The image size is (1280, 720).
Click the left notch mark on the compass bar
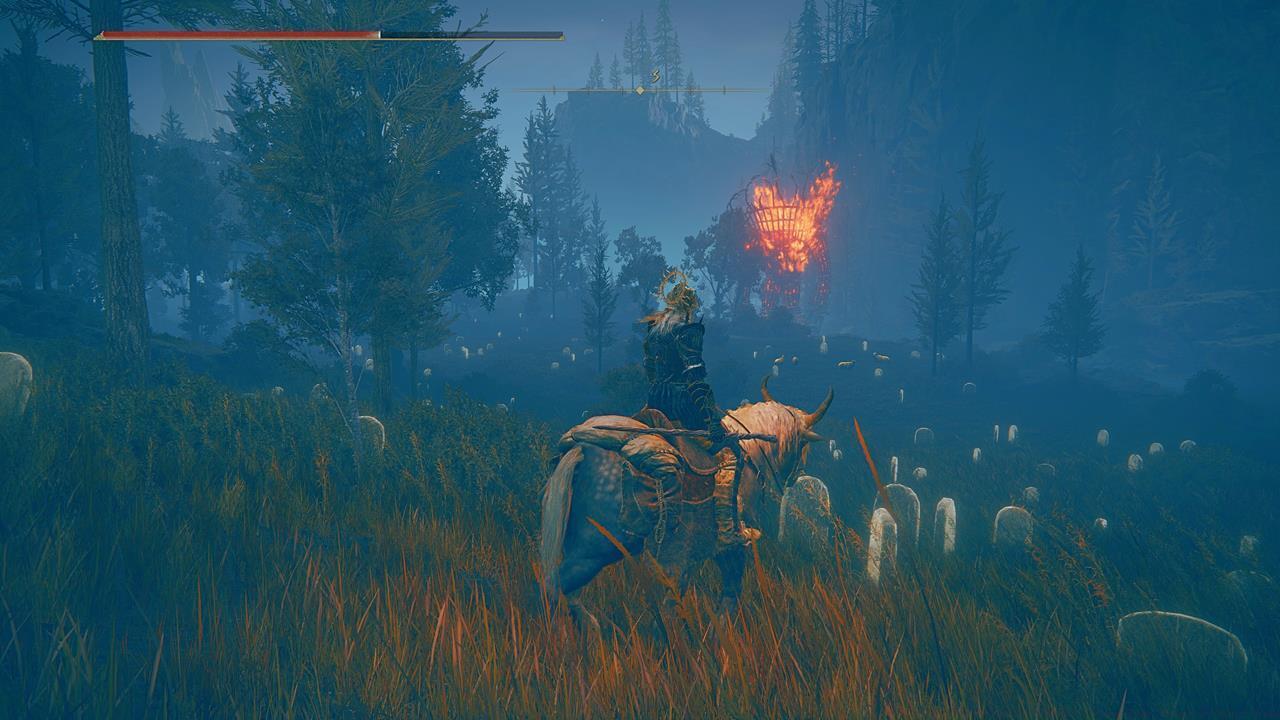pyautogui.click(x=553, y=90)
